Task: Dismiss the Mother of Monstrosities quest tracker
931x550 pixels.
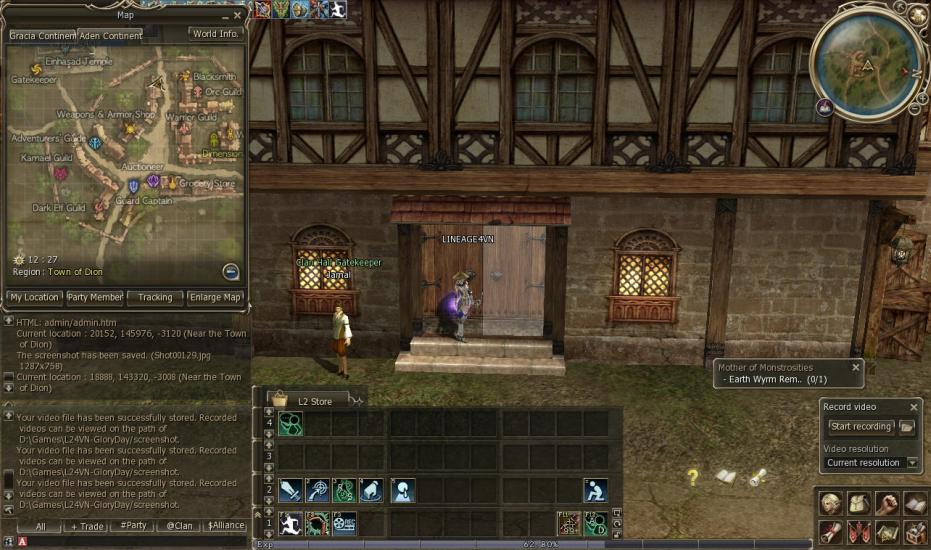Action: [x=855, y=367]
